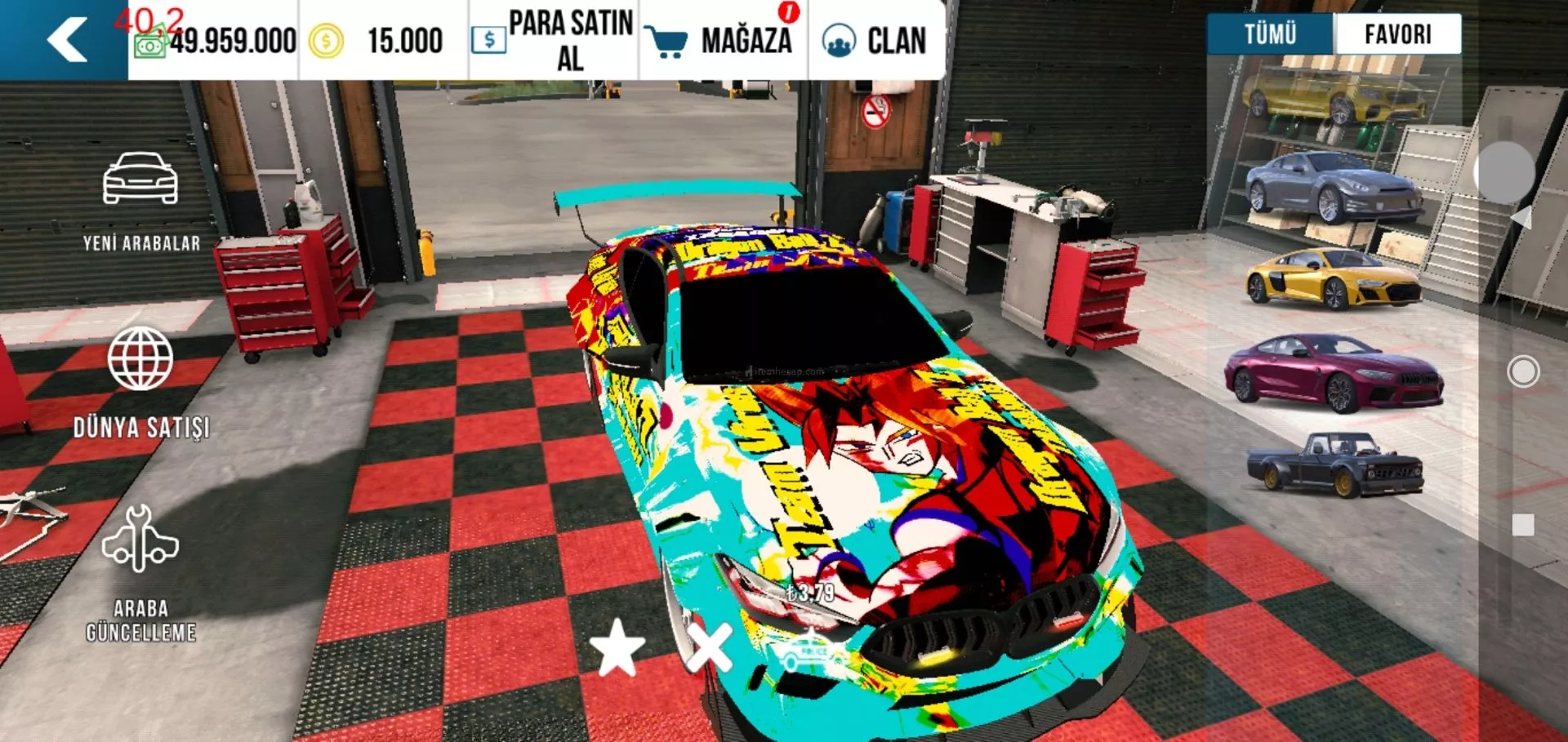Open the Mağaza shop
The width and height of the screenshot is (1568, 742).
pyautogui.click(x=720, y=40)
